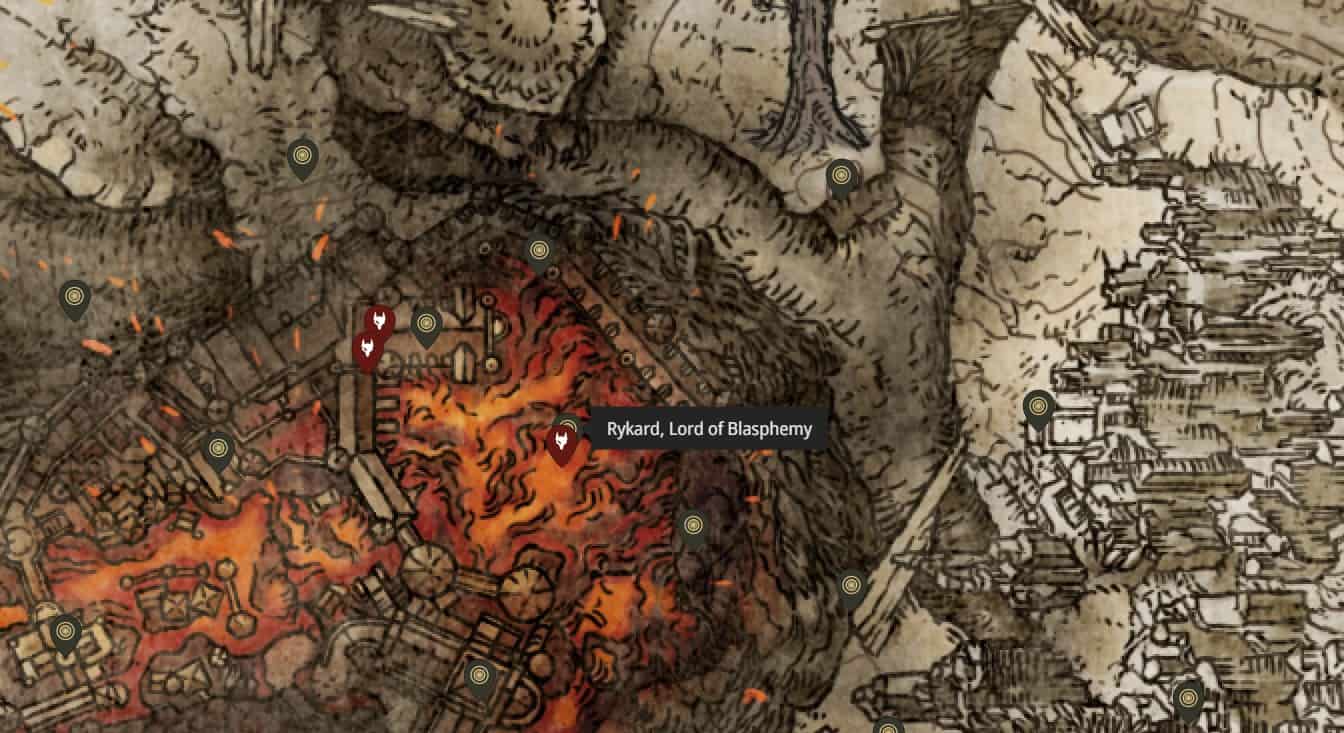Select the Rykard, Lord of Blasphemy boss marker
The image size is (1344, 733).
point(560,441)
